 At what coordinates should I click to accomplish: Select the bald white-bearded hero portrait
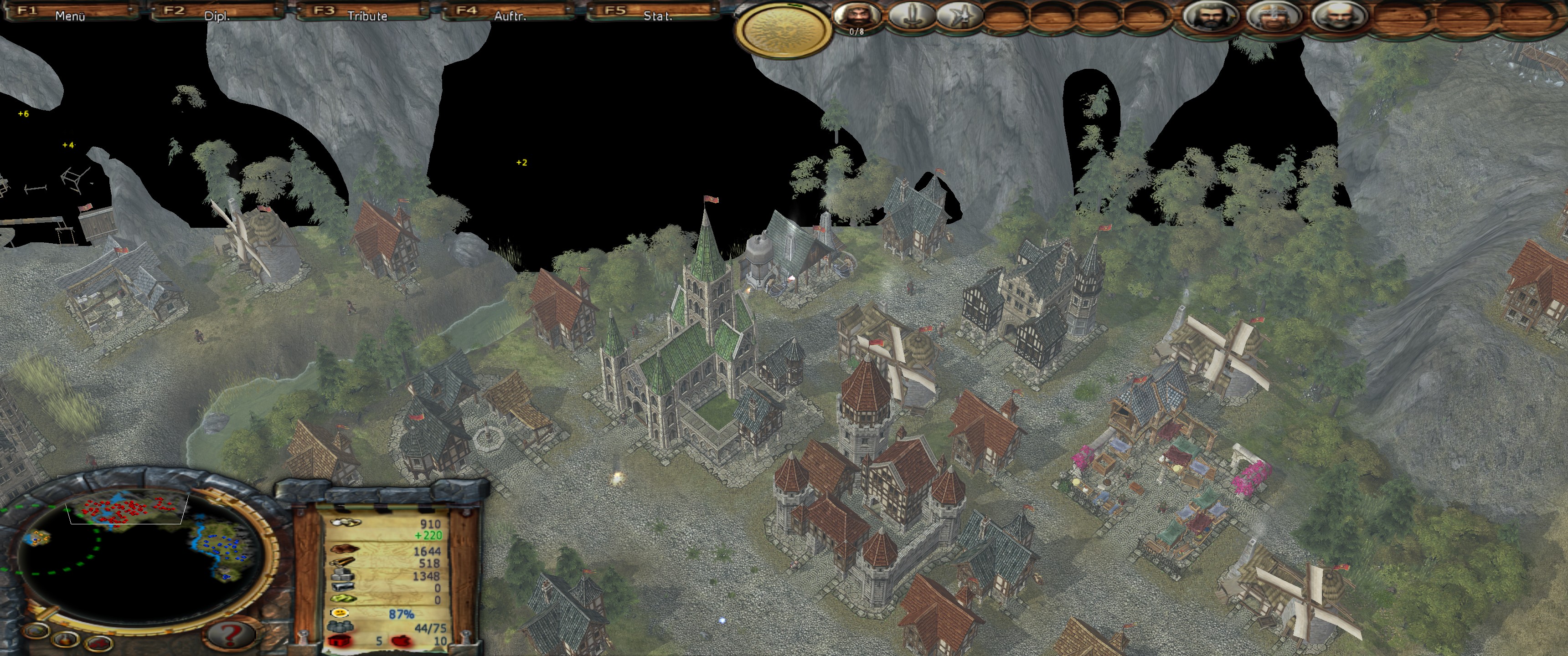tap(1339, 16)
